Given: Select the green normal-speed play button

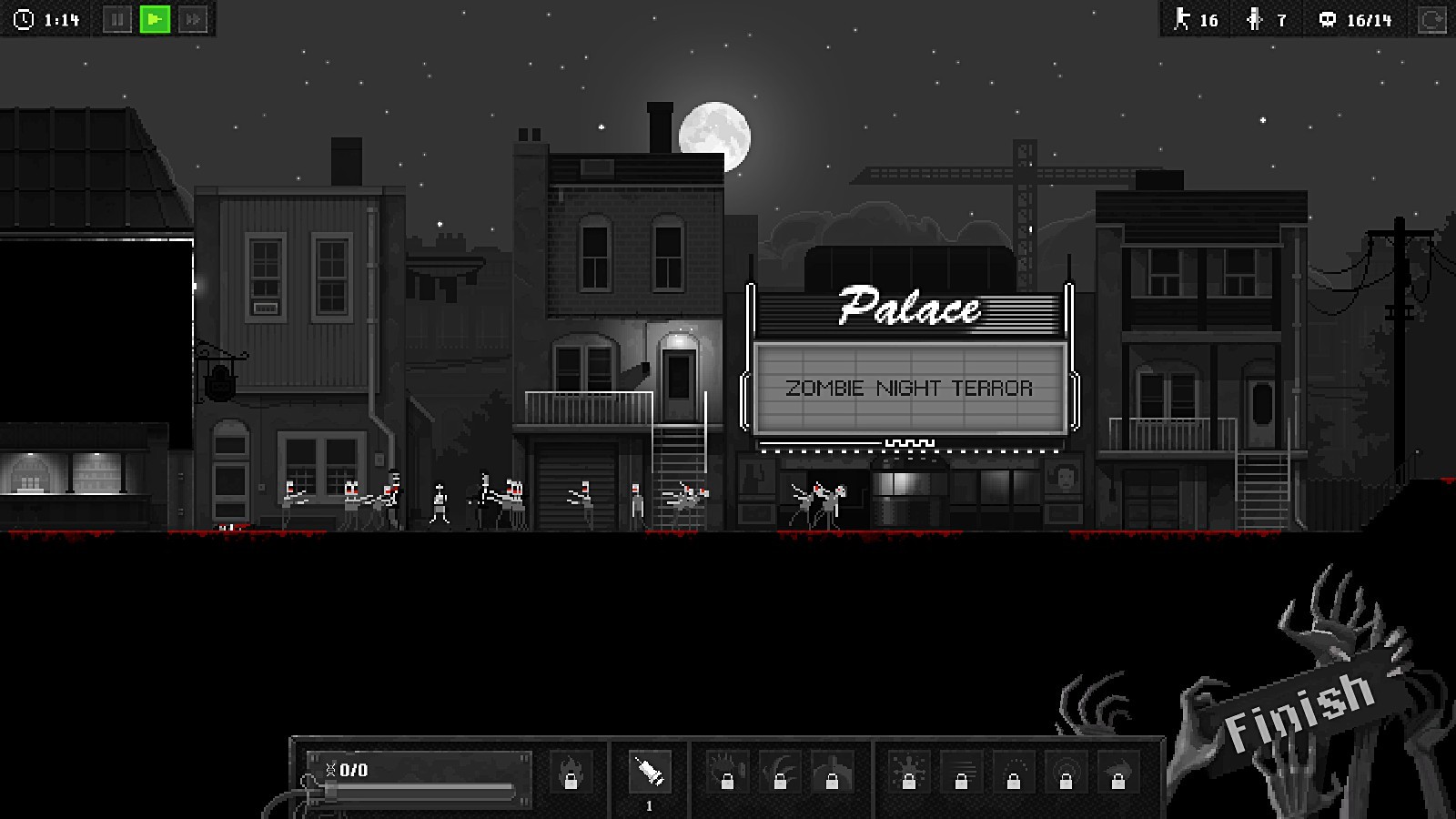Looking at the screenshot, I should tap(155, 19).
